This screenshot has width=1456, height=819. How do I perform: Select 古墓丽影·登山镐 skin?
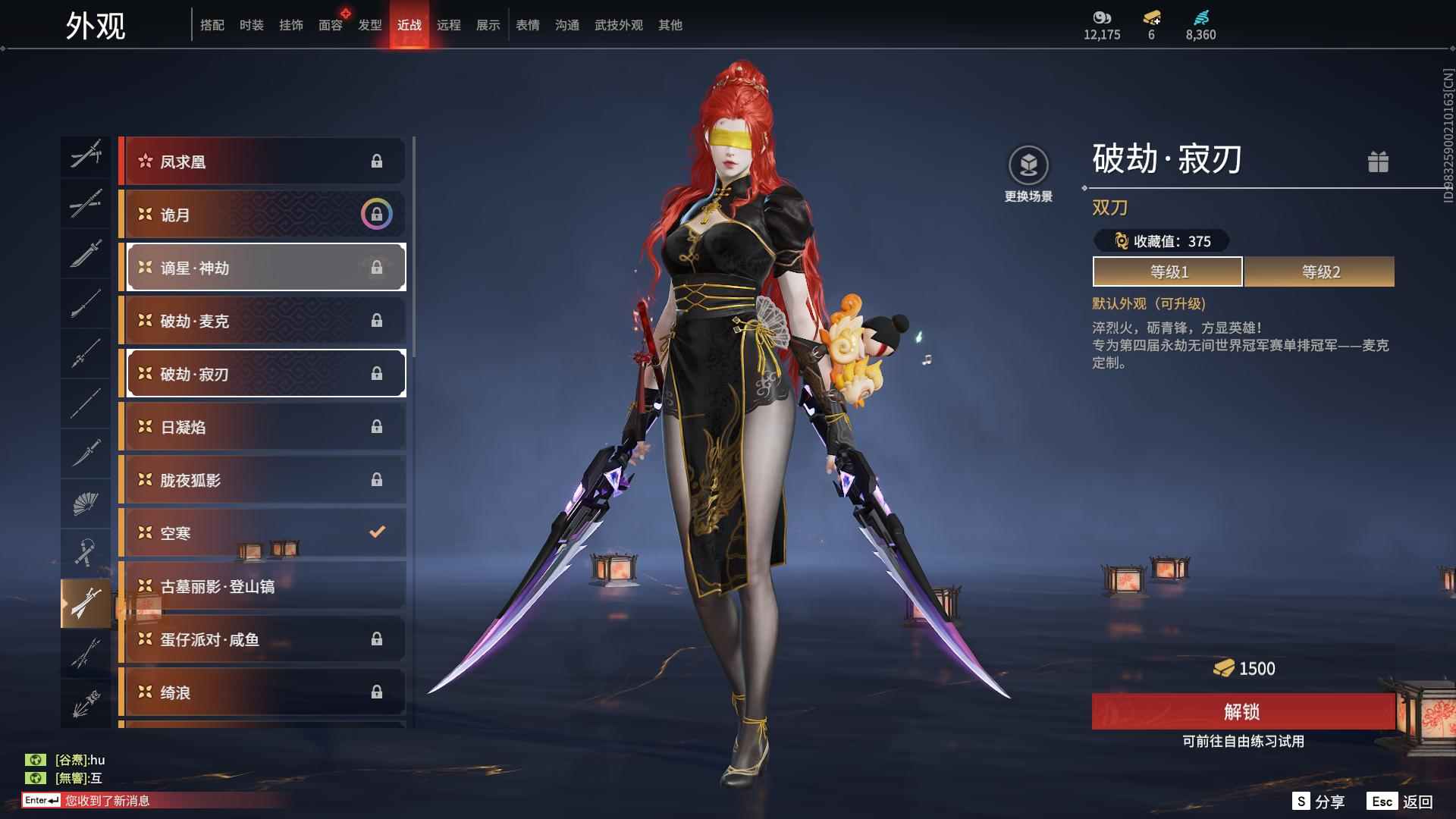click(x=263, y=586)
